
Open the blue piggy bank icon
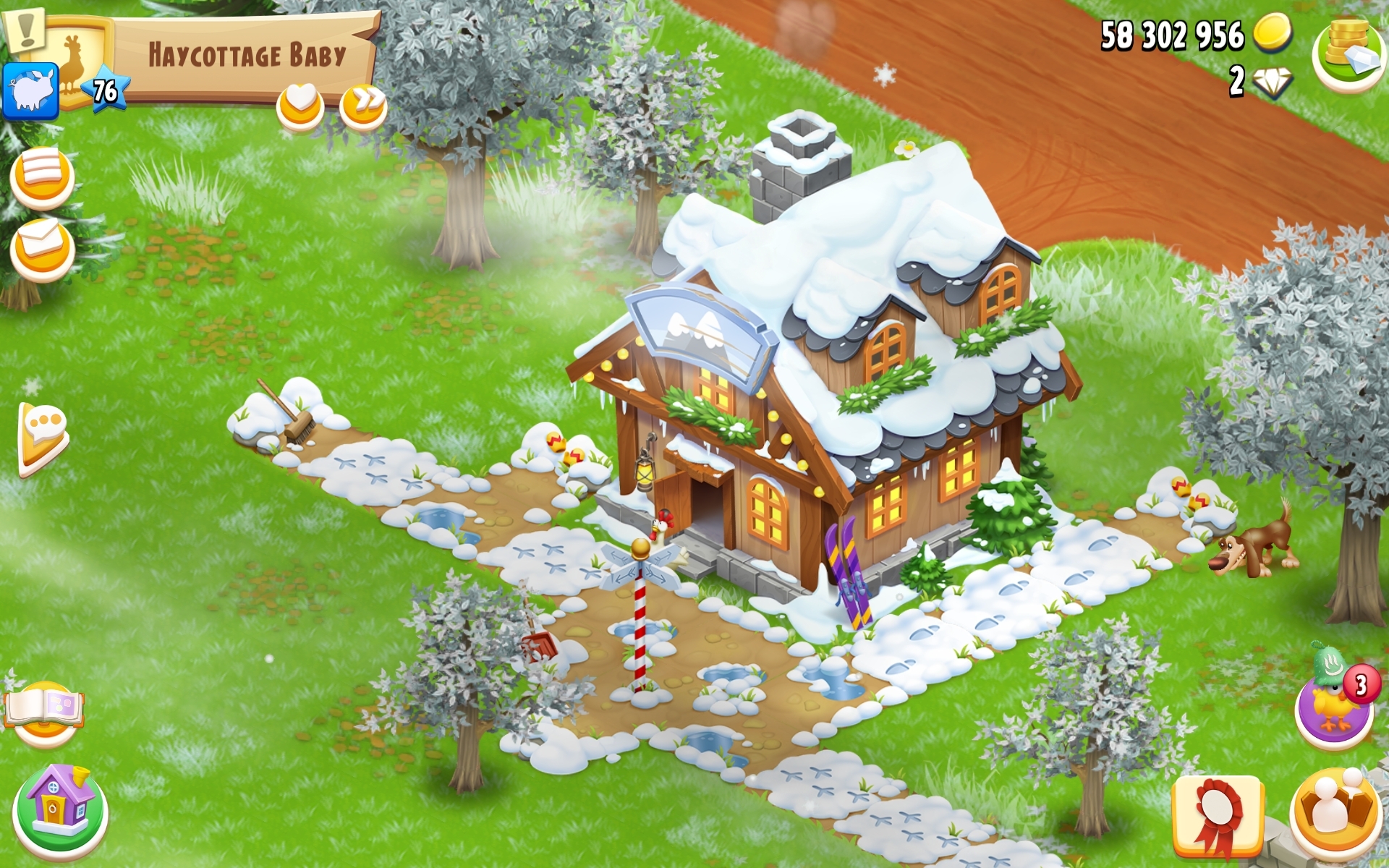pos(30,91)
